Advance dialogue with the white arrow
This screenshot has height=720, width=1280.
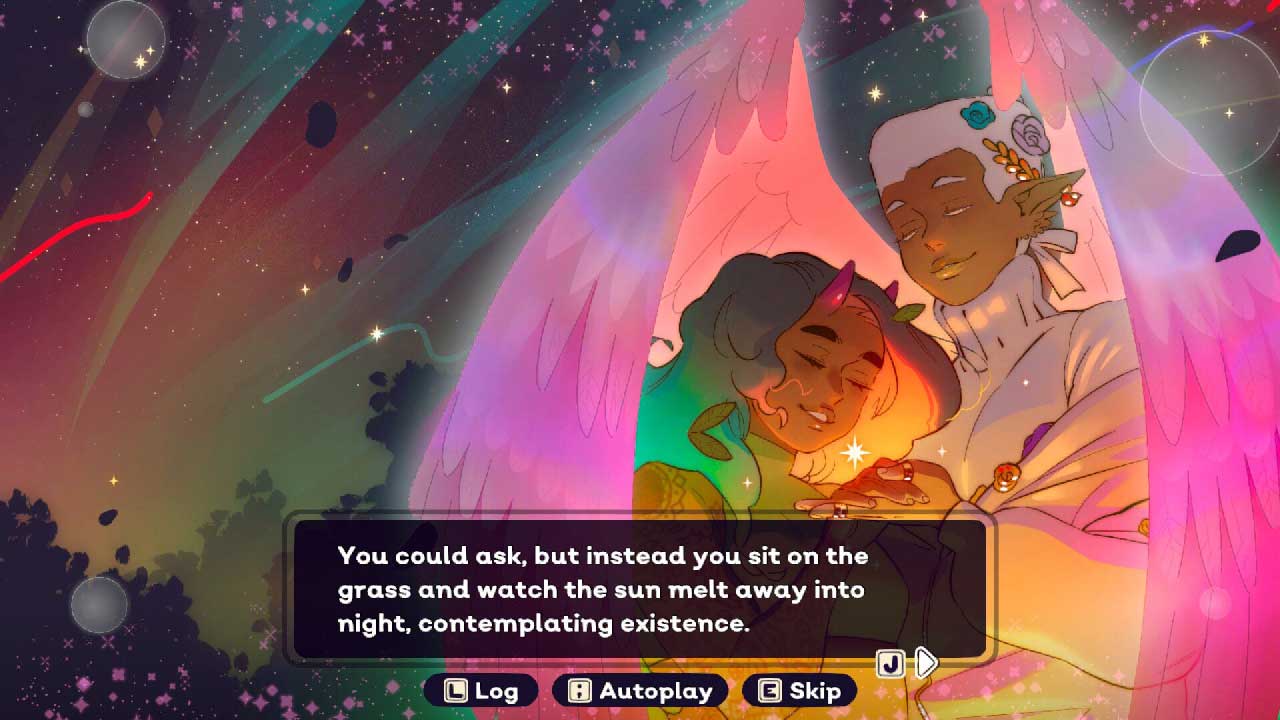point(927,662)
